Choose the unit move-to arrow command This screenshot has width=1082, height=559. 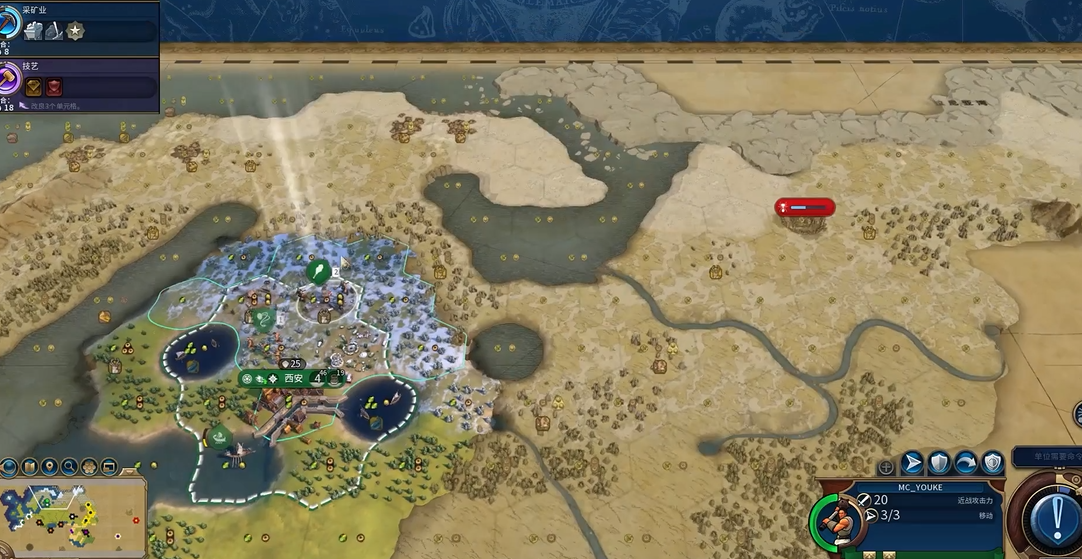913,463
